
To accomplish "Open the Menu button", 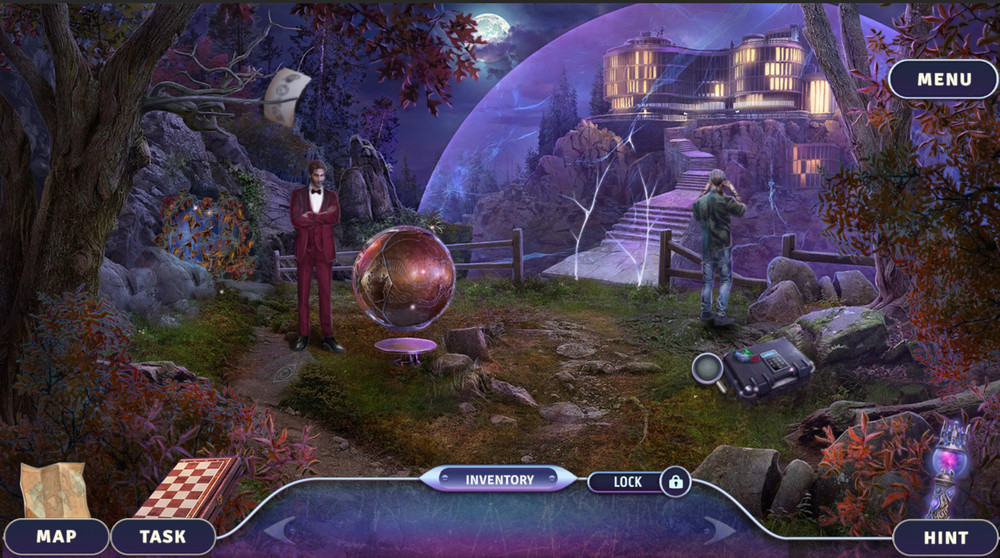I will pyautogui.click(x=943, y=79).
